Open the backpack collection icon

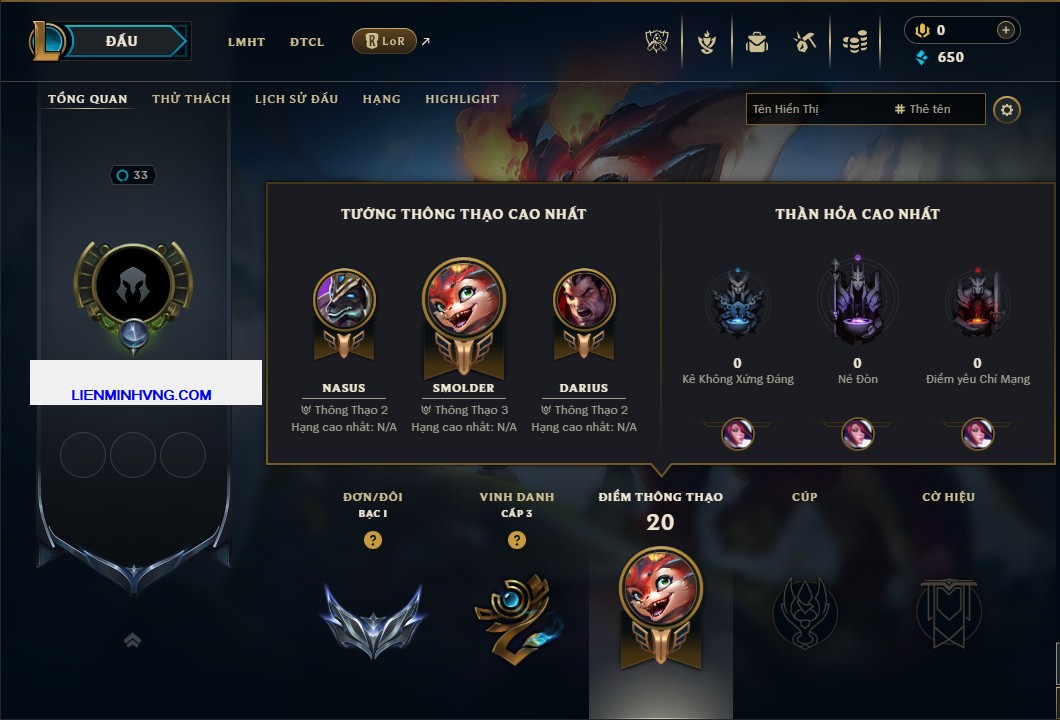756,42
